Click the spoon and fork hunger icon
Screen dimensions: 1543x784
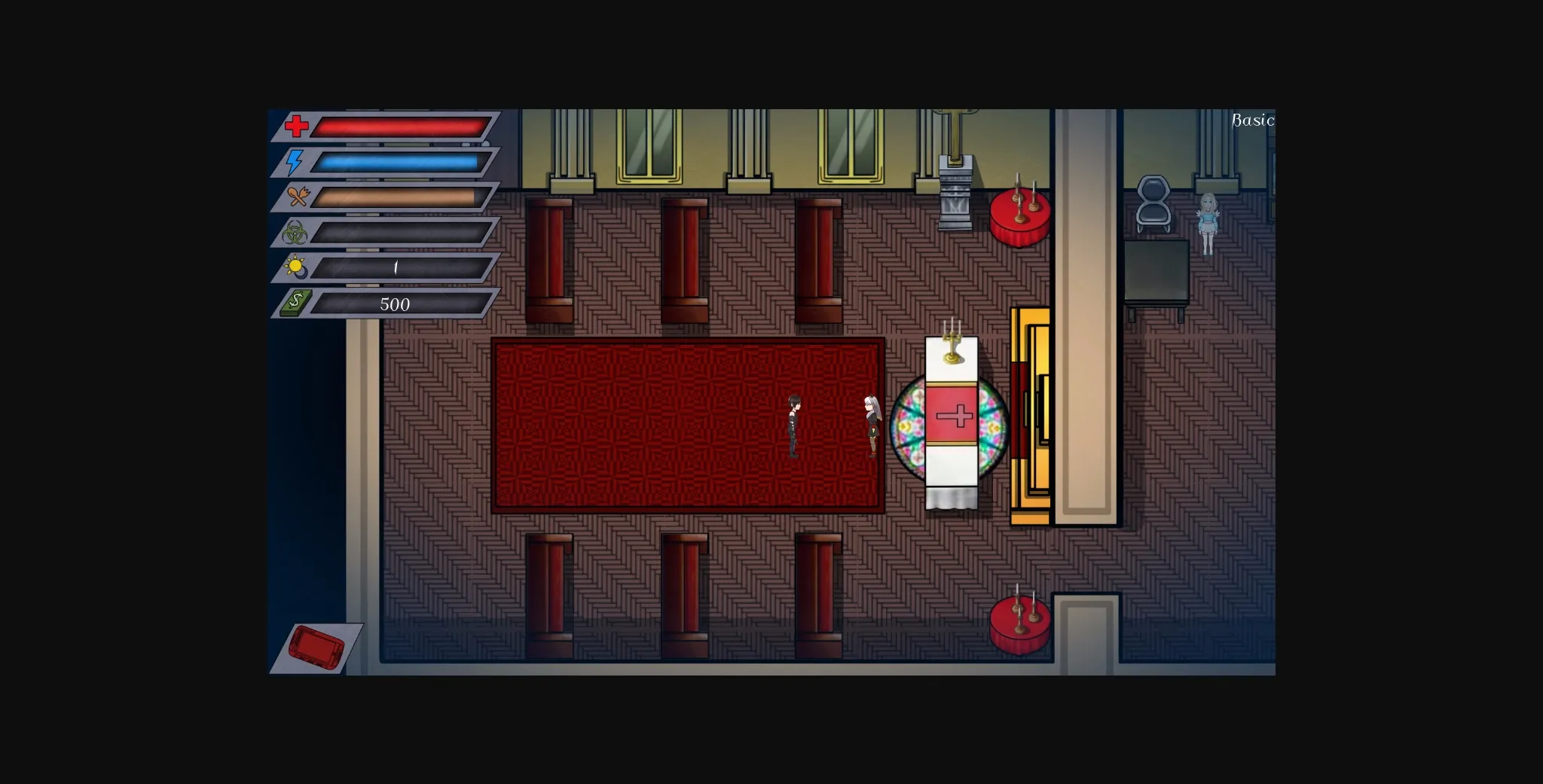[x=299, y=197]
